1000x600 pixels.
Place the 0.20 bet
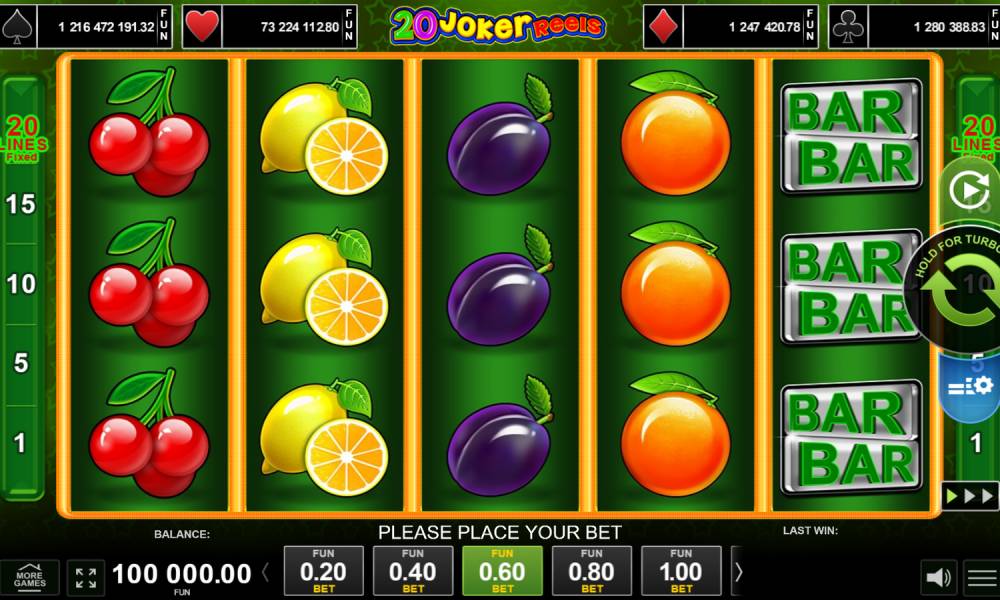(323, 571)
